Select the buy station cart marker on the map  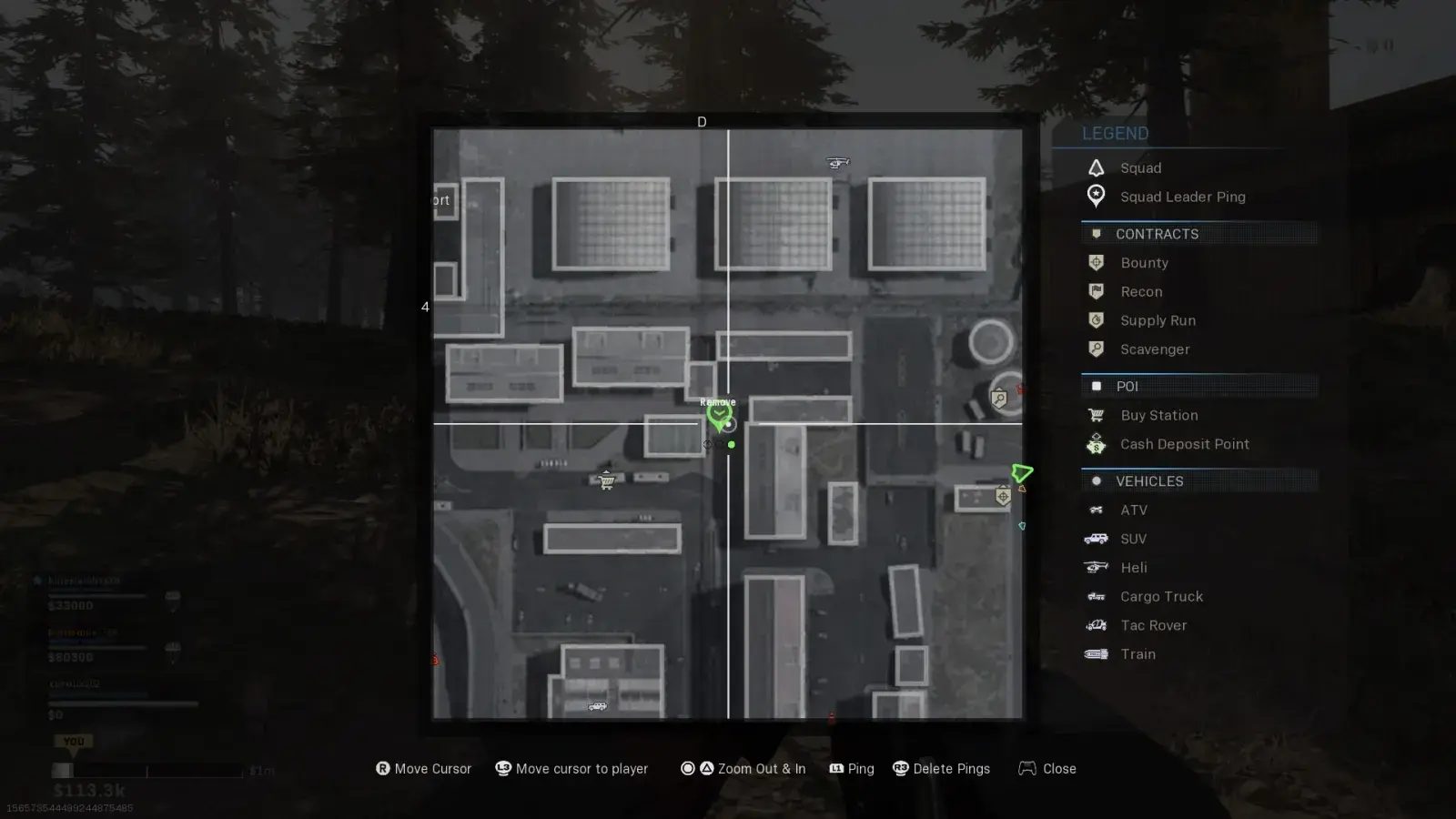tap(606, 480)
